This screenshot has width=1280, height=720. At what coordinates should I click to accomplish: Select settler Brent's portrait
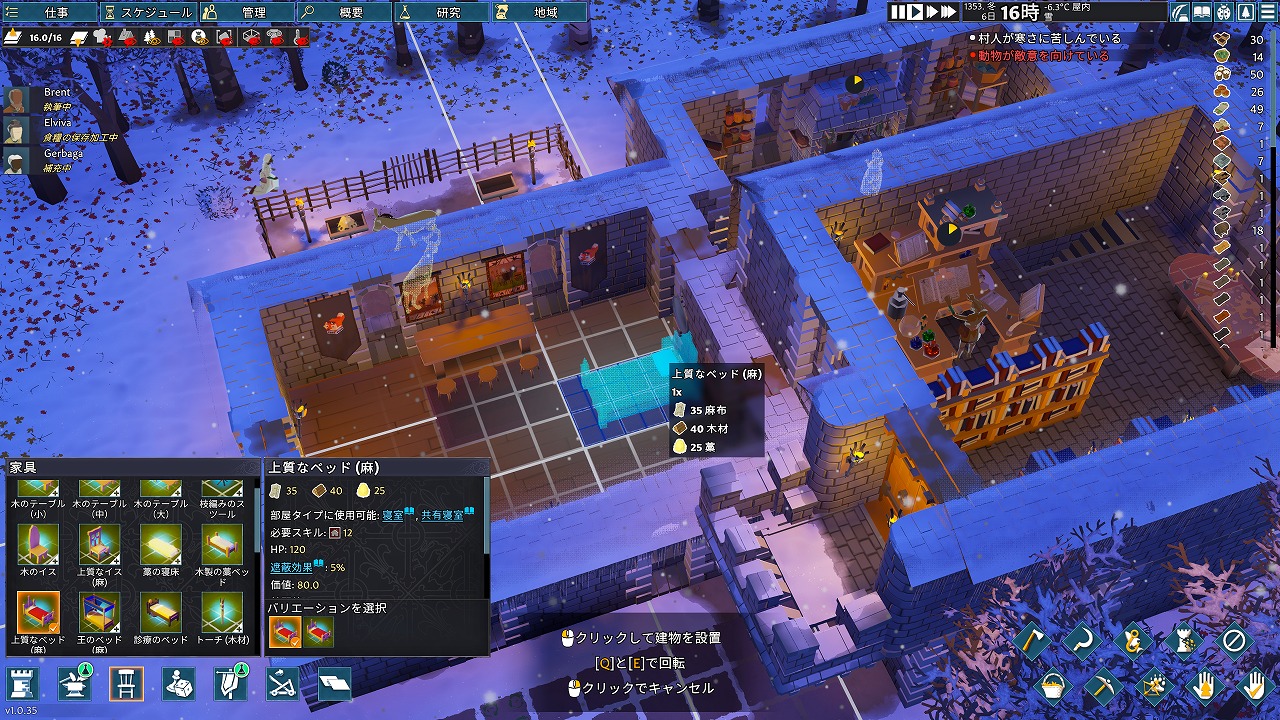tap(15, 99)
